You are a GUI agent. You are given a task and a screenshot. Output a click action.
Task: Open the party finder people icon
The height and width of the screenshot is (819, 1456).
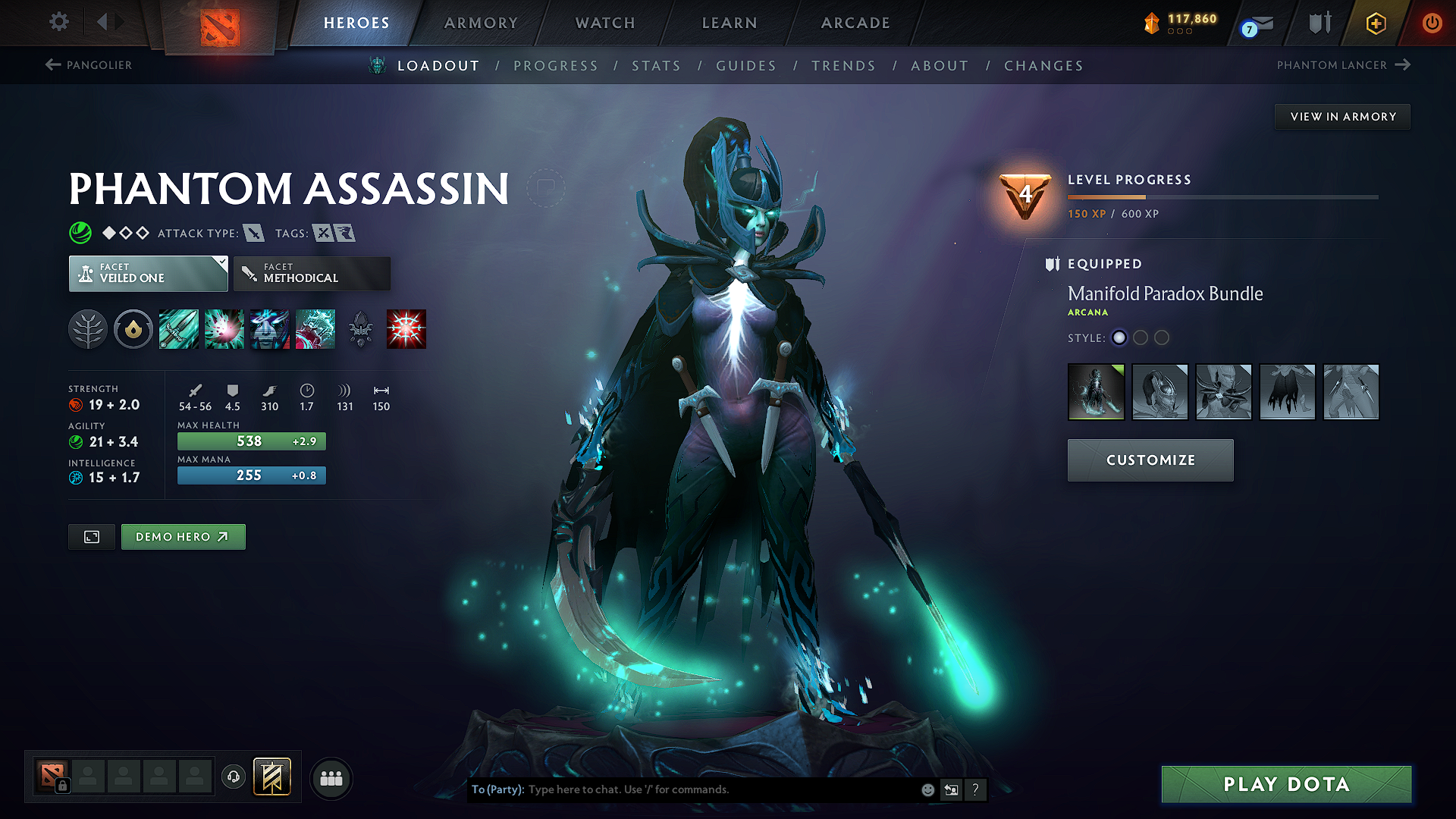[x=331, y=777]
